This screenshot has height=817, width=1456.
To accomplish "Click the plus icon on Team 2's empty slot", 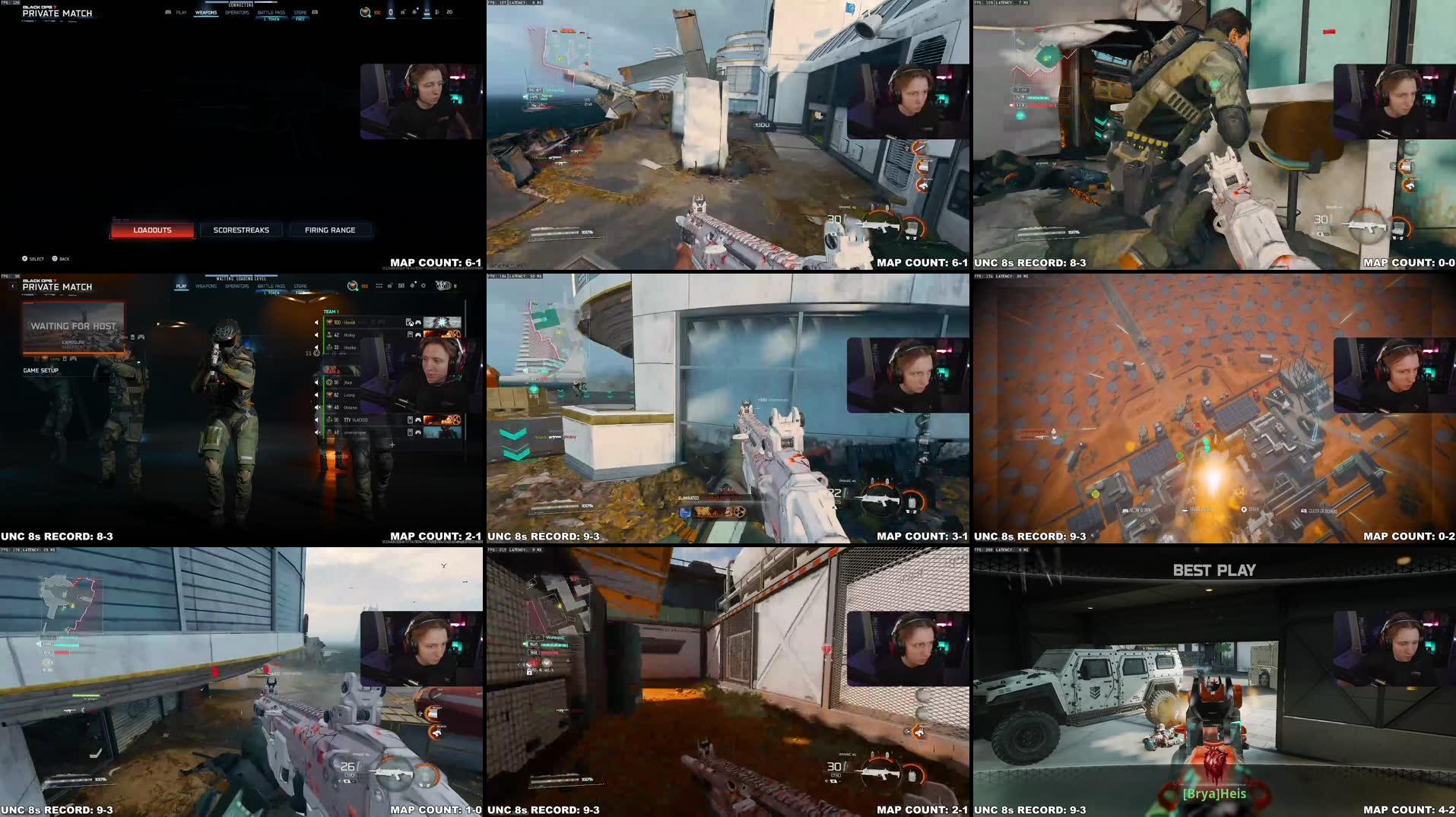I will [392, 445].
